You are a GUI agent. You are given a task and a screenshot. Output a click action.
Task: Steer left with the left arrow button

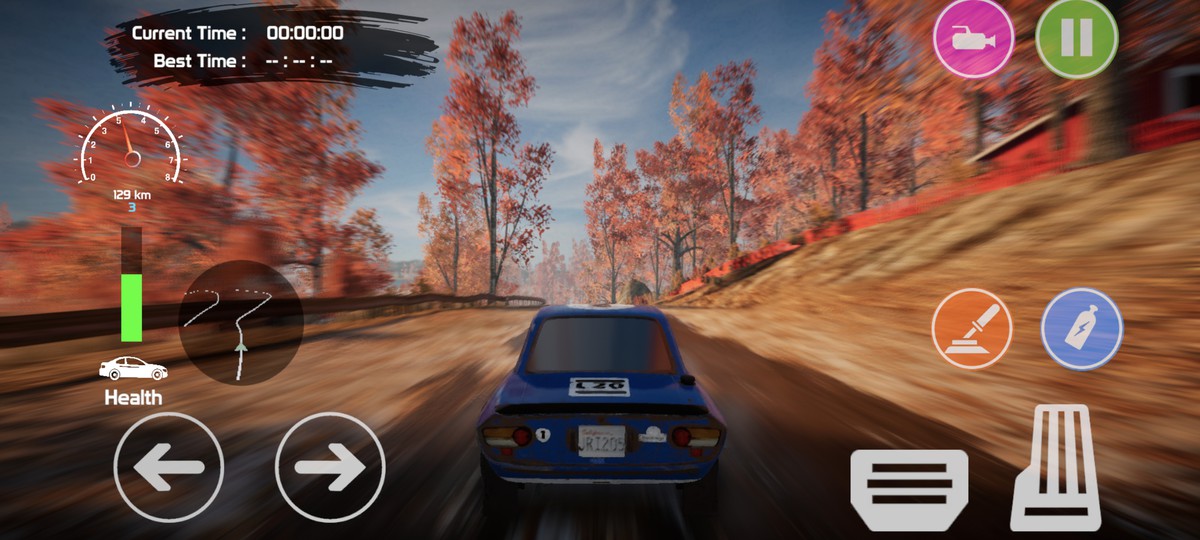click(168, 467)
